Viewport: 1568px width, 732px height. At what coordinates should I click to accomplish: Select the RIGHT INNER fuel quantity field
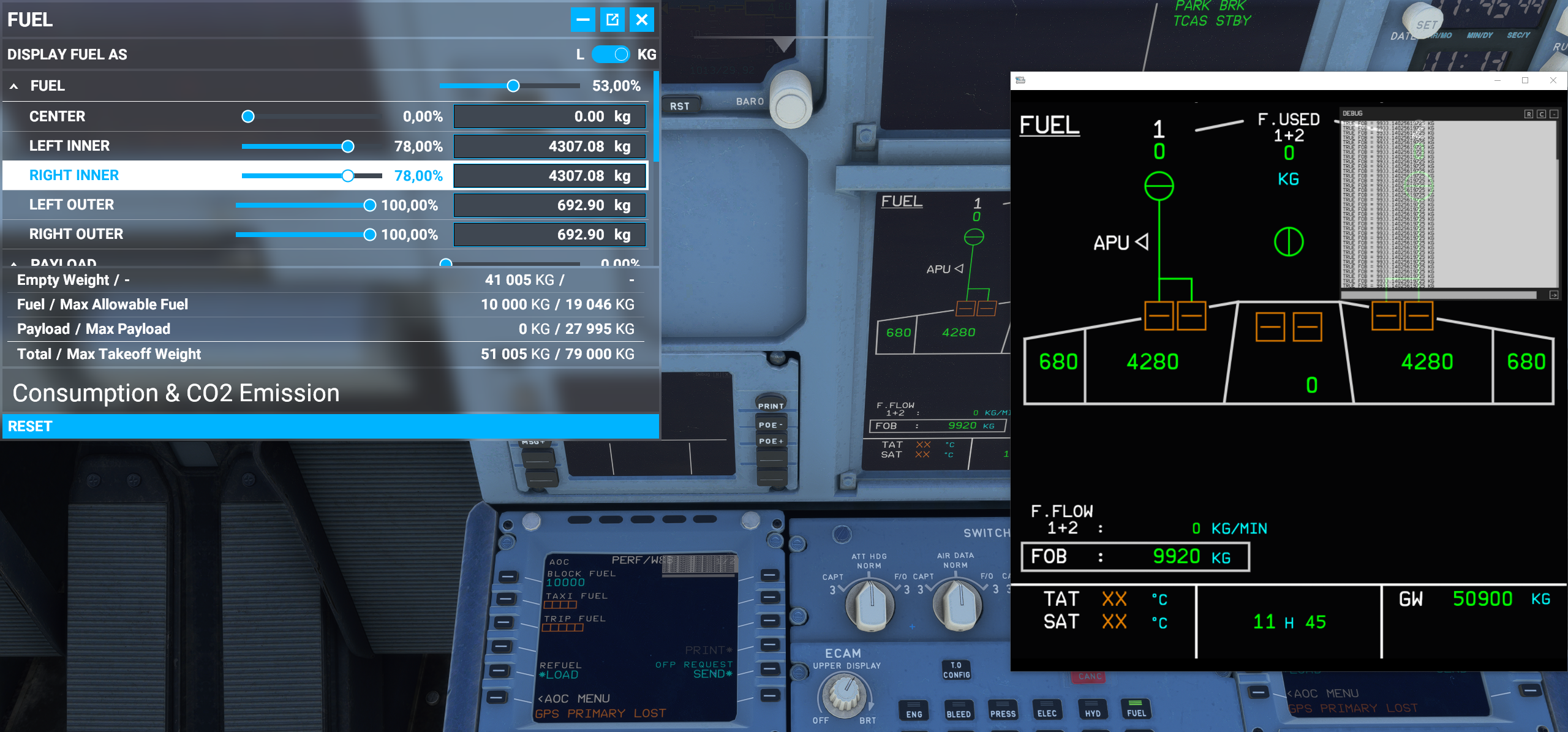pyautogui.click(x=549, y=175)
